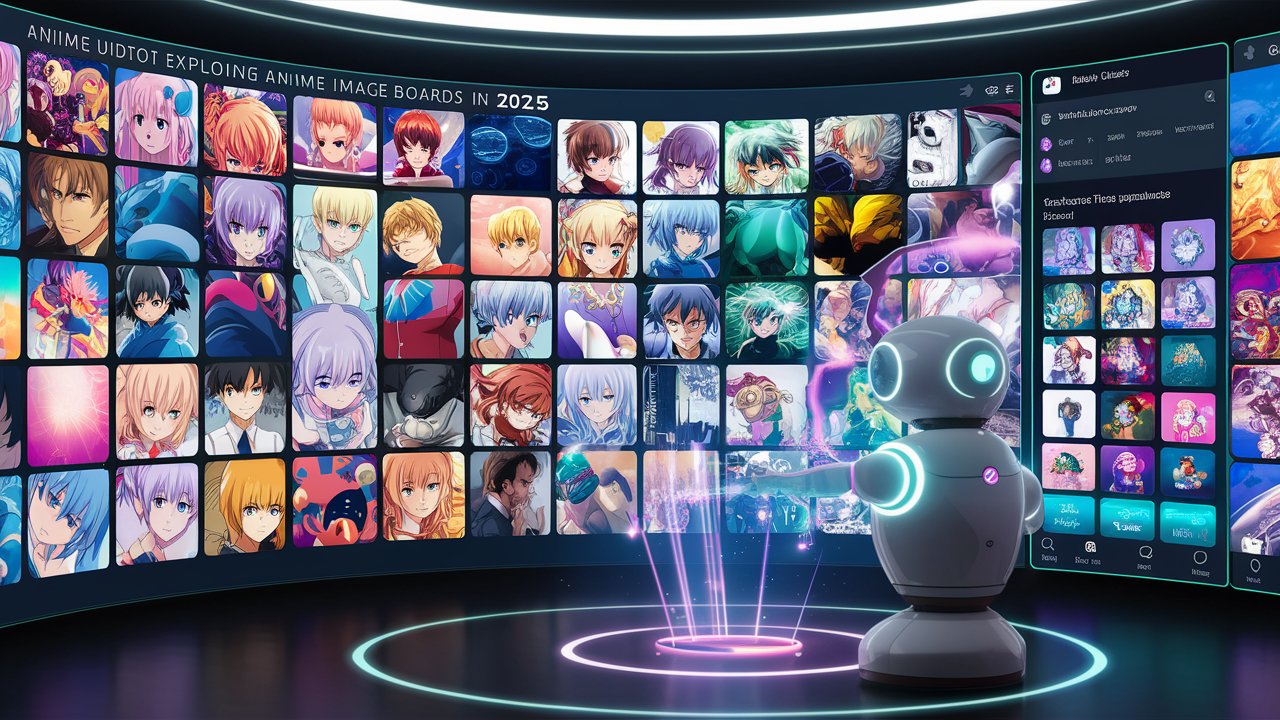Open the chat bubble tab in the bottom bar
Viewport: 1280px width, 720px height.
[x=1147, y=551]
